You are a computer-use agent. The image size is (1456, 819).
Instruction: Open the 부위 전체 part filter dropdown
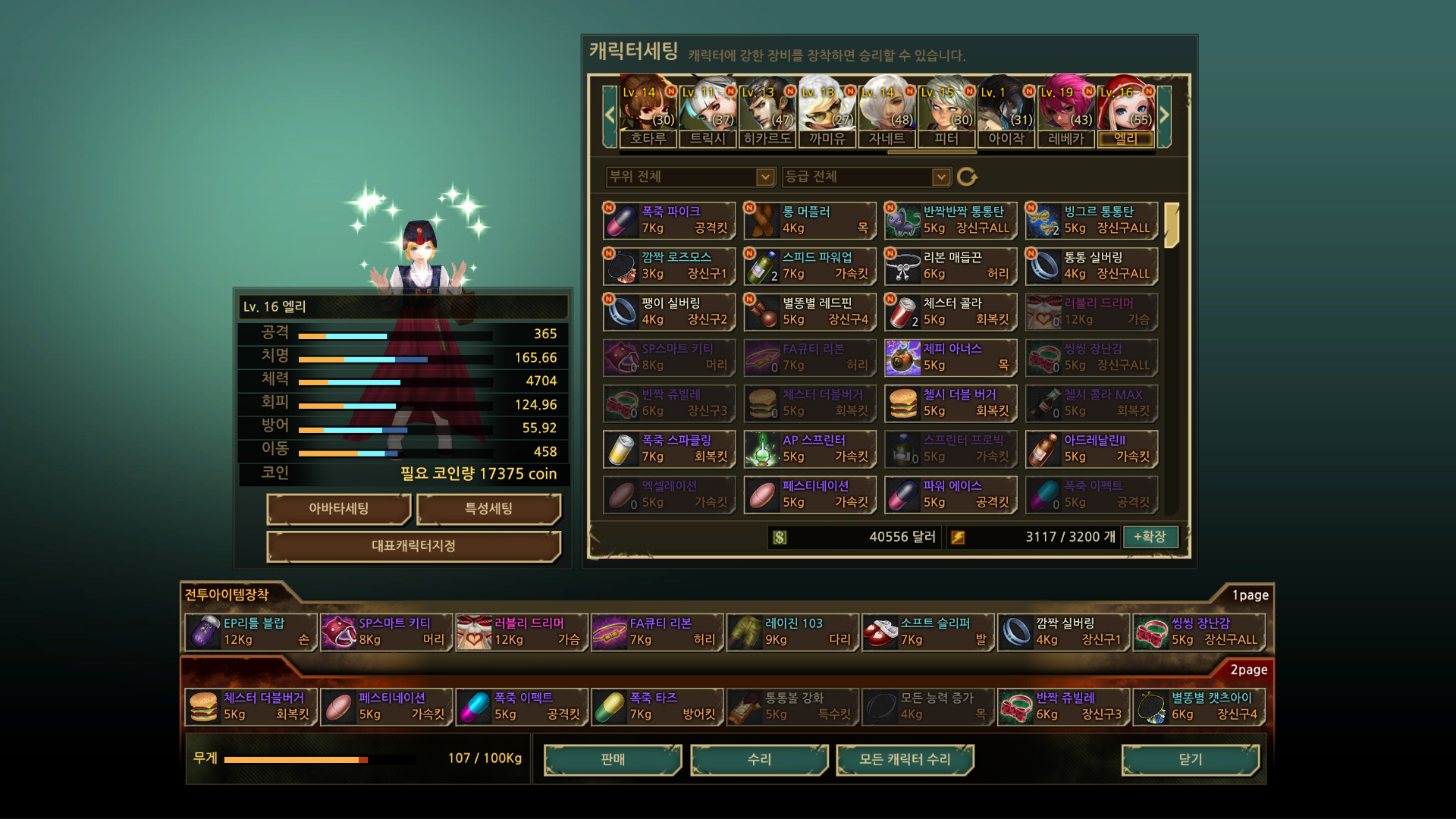click(689, 177)
